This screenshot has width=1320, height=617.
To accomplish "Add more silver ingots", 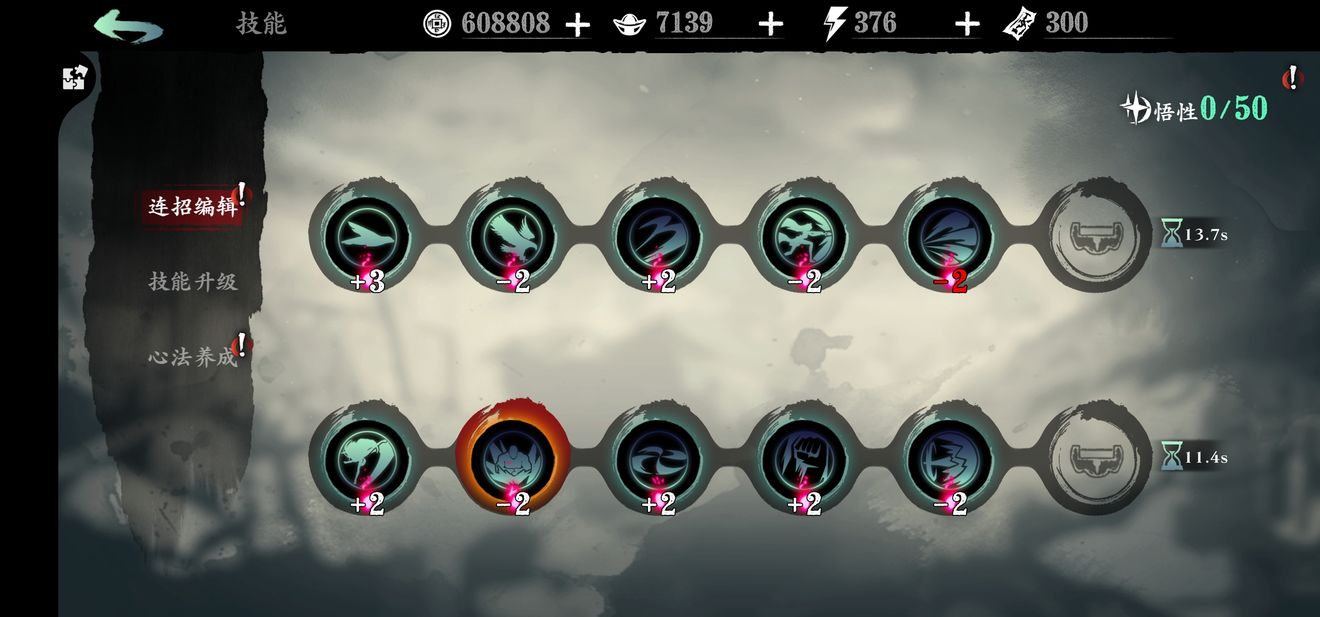I will (x=770, y=25).
